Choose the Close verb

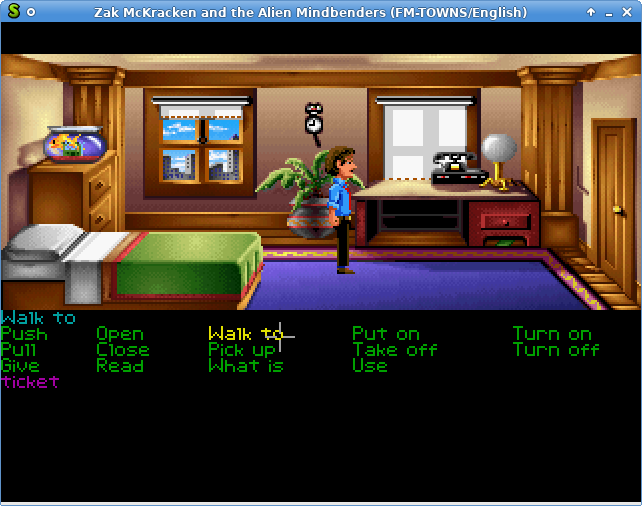pos(123,350)
